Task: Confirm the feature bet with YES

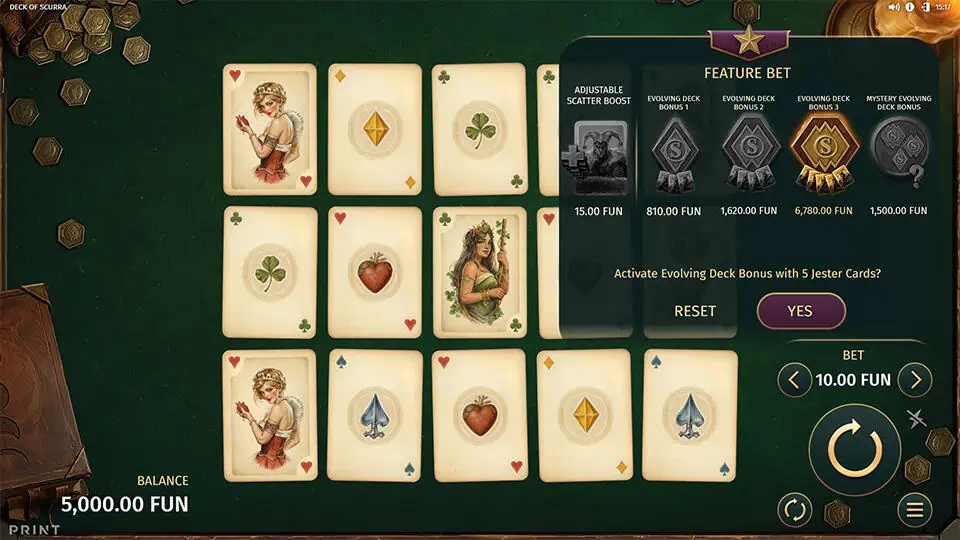Action: (800, 311)
